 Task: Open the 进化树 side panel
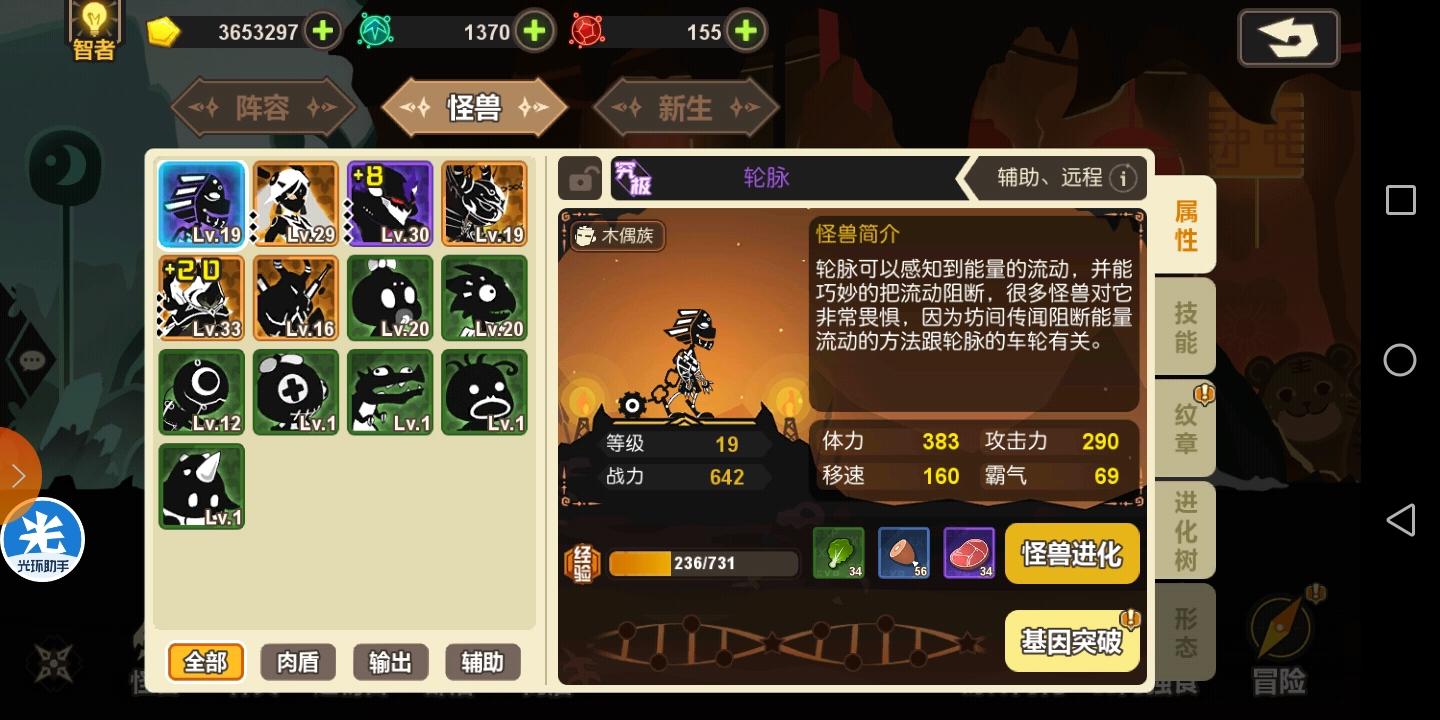coord(1184,530)
